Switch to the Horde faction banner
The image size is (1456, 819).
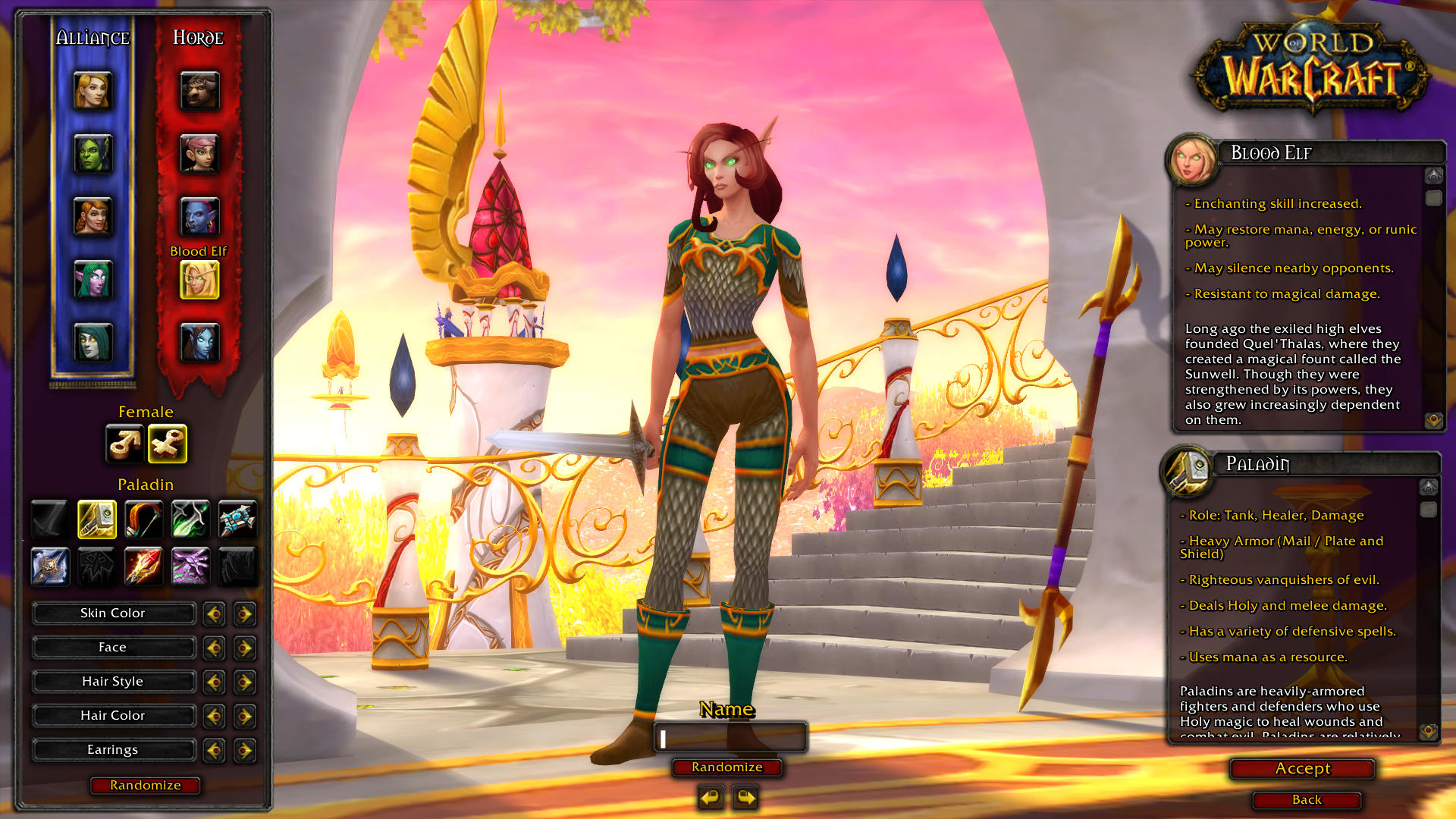click(x=199, y=36)
